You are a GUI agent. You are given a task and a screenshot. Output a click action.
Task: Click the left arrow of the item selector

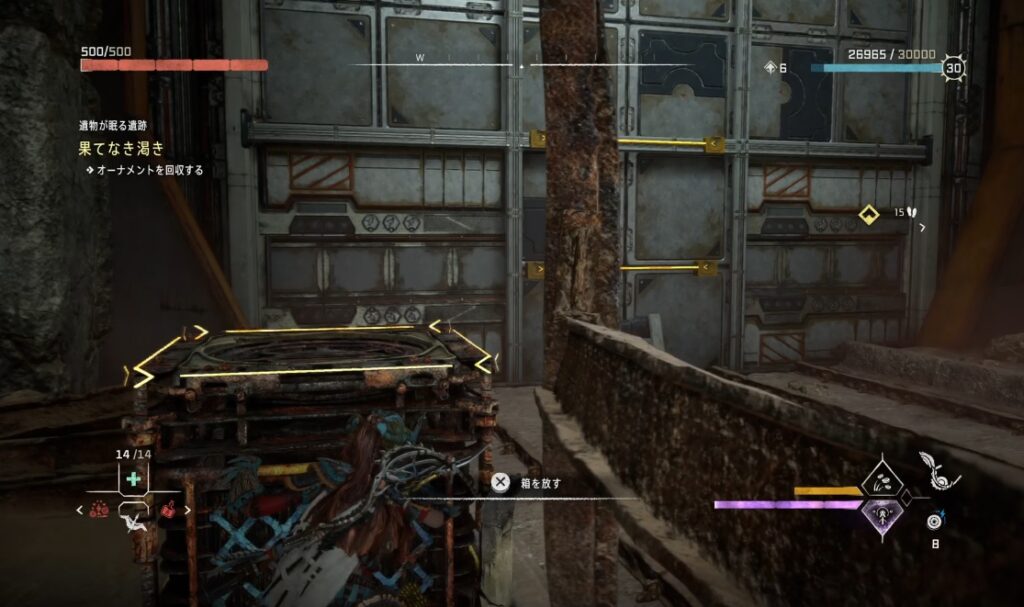click(80, 510)
